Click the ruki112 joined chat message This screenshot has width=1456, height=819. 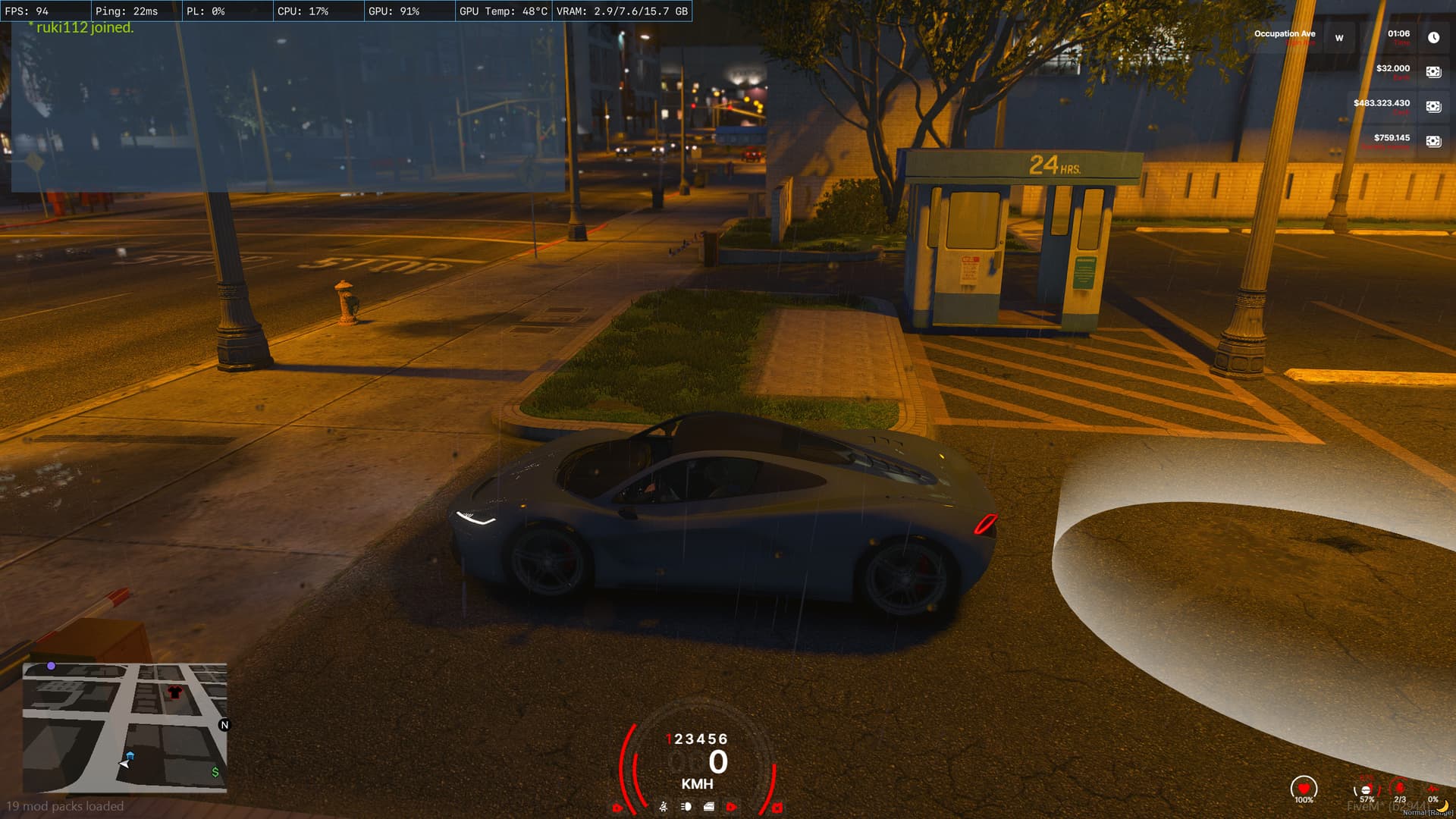tap(80, 27)
